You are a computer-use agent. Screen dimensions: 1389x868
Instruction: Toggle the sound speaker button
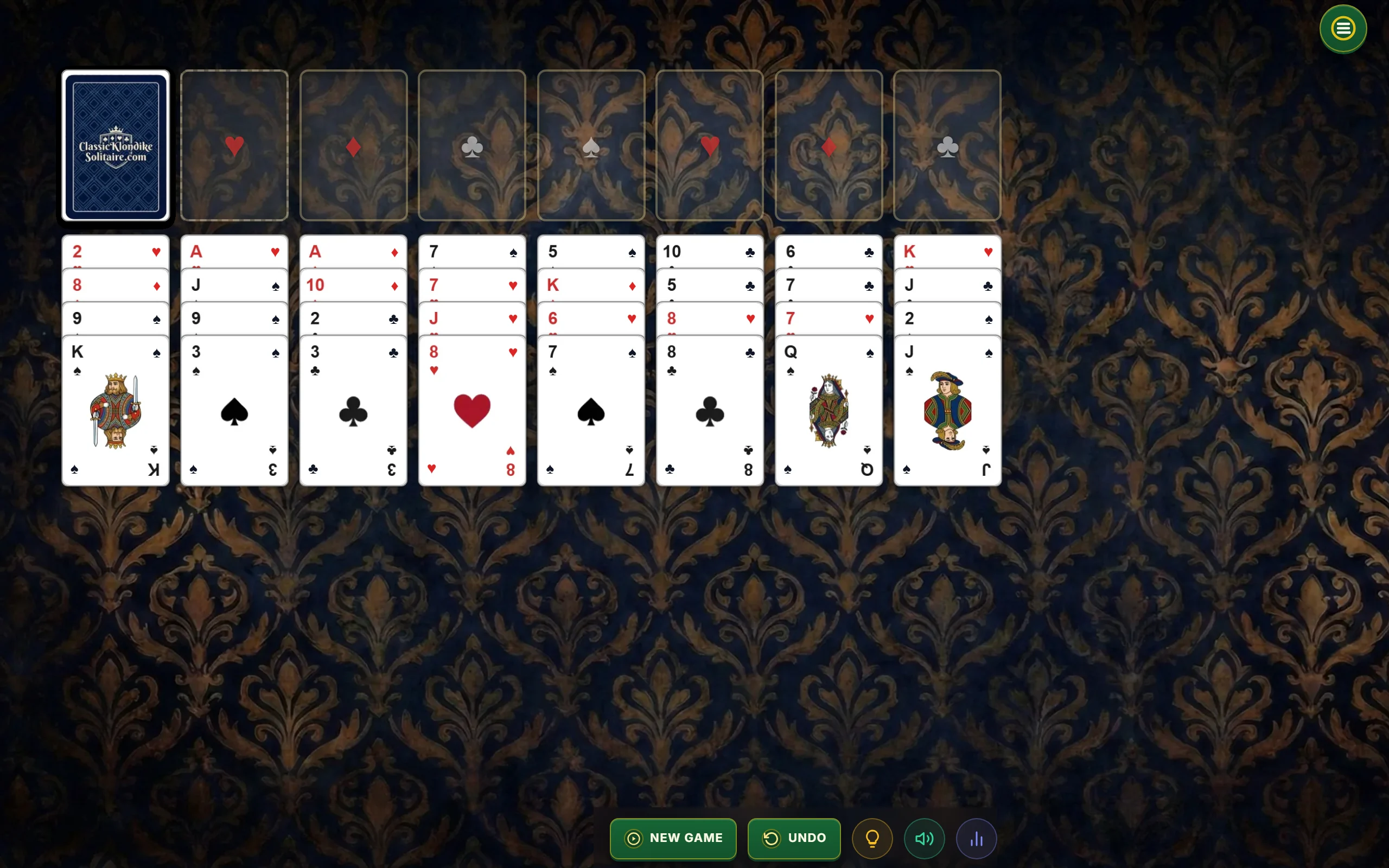(x=924, y=839)
